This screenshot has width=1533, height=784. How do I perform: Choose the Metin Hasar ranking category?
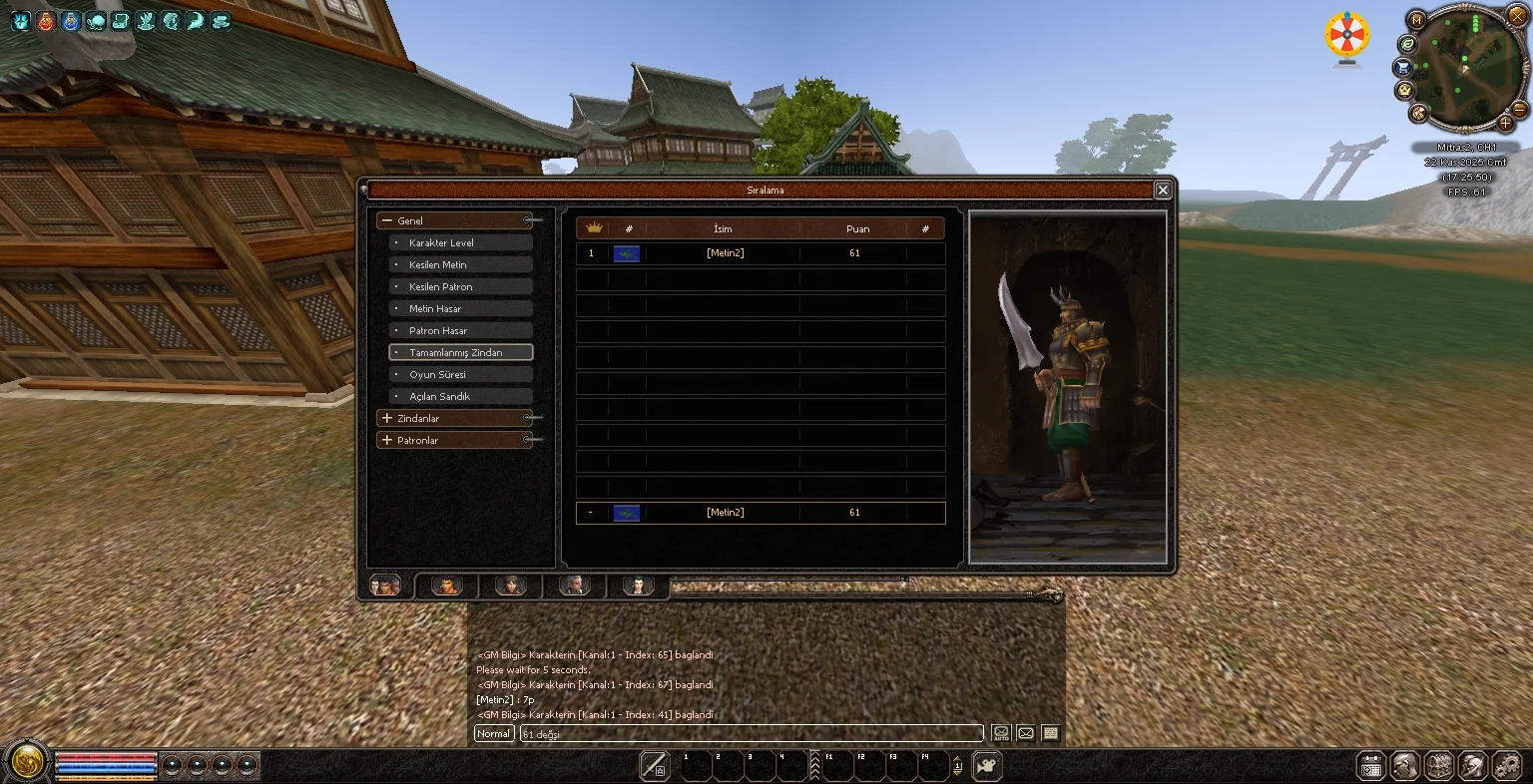coord(460,308)
